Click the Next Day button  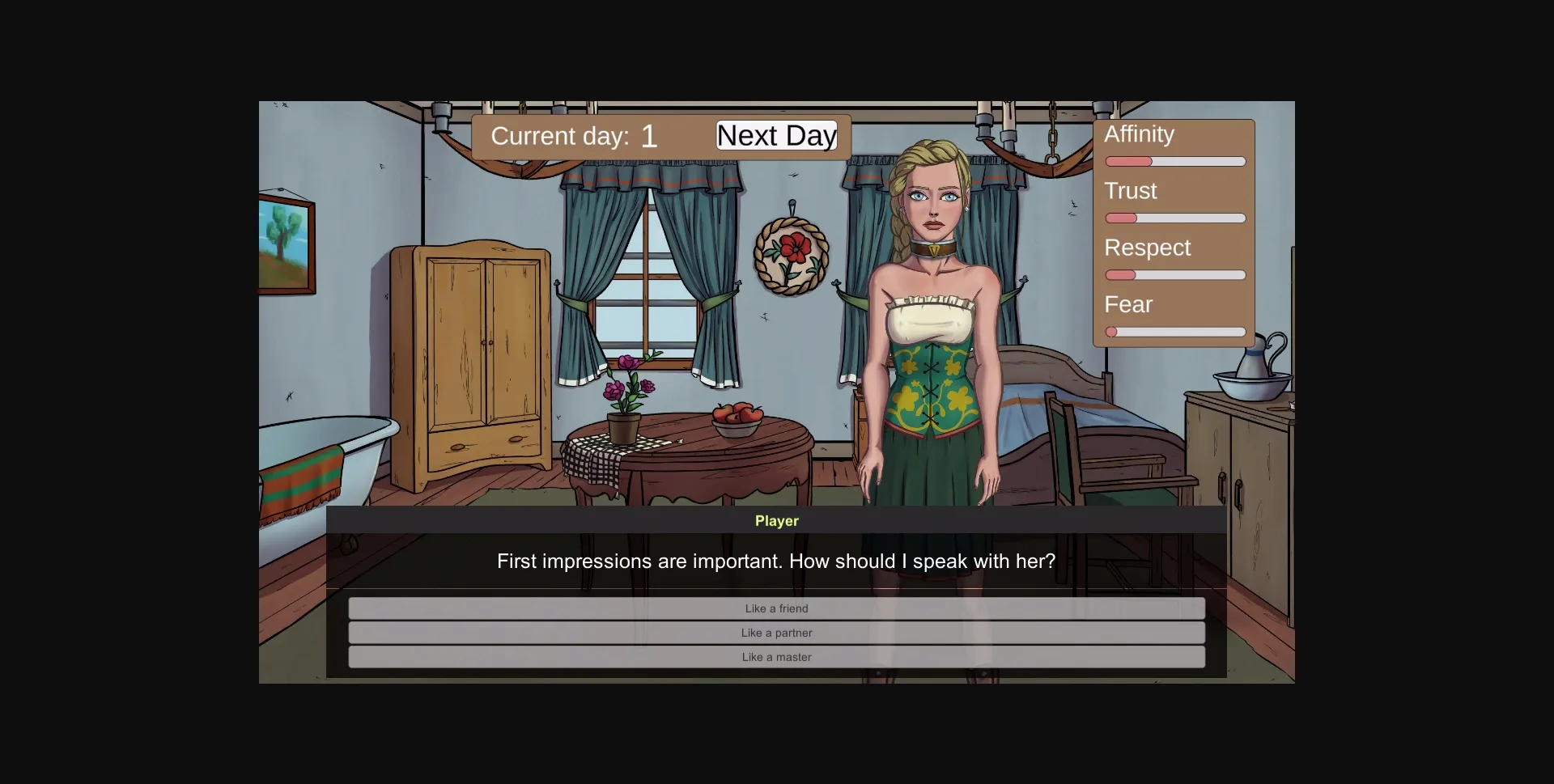tap(775, 135)
